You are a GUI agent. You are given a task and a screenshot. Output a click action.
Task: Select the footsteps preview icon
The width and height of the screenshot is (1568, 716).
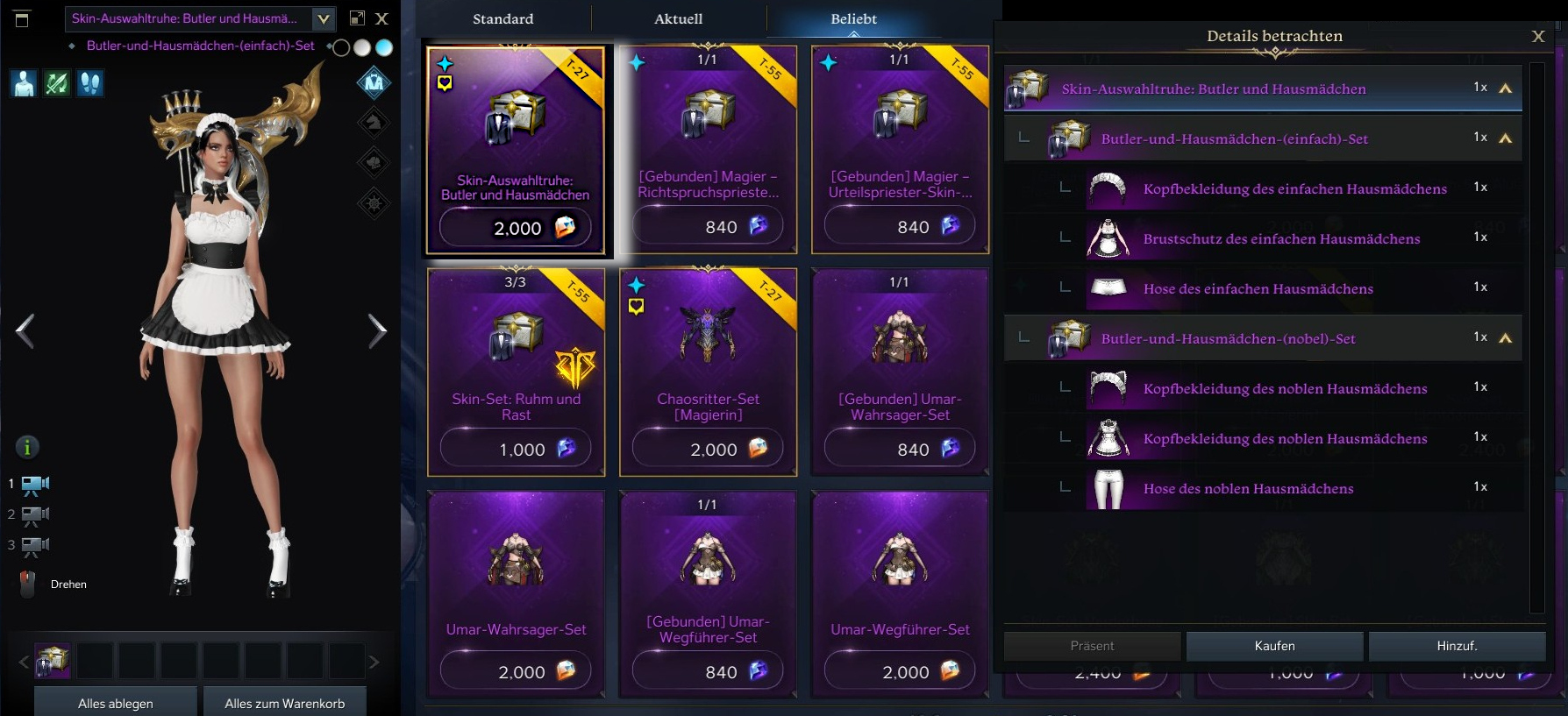pos(90,83)
